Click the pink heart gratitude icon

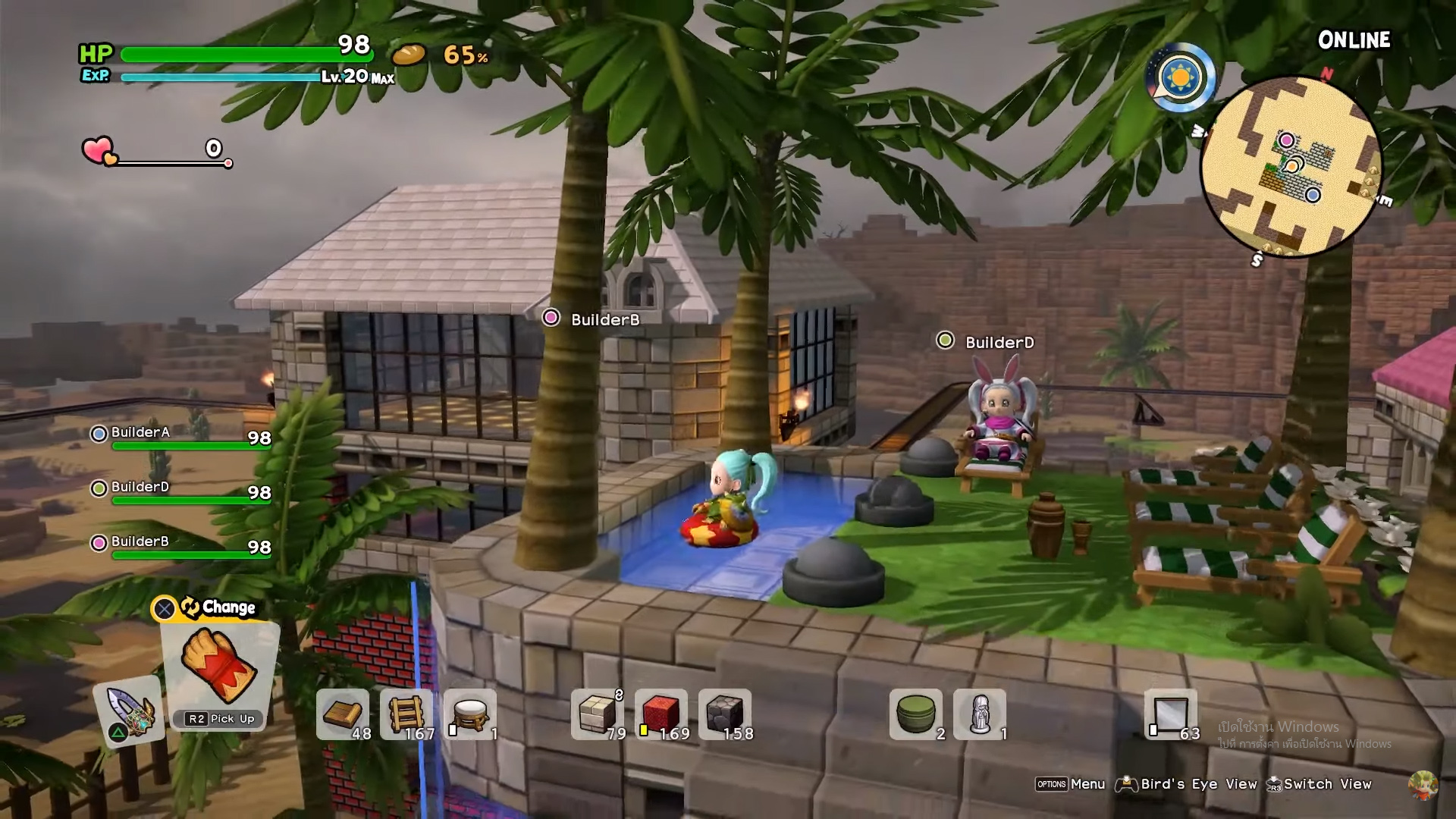(99, 150)
